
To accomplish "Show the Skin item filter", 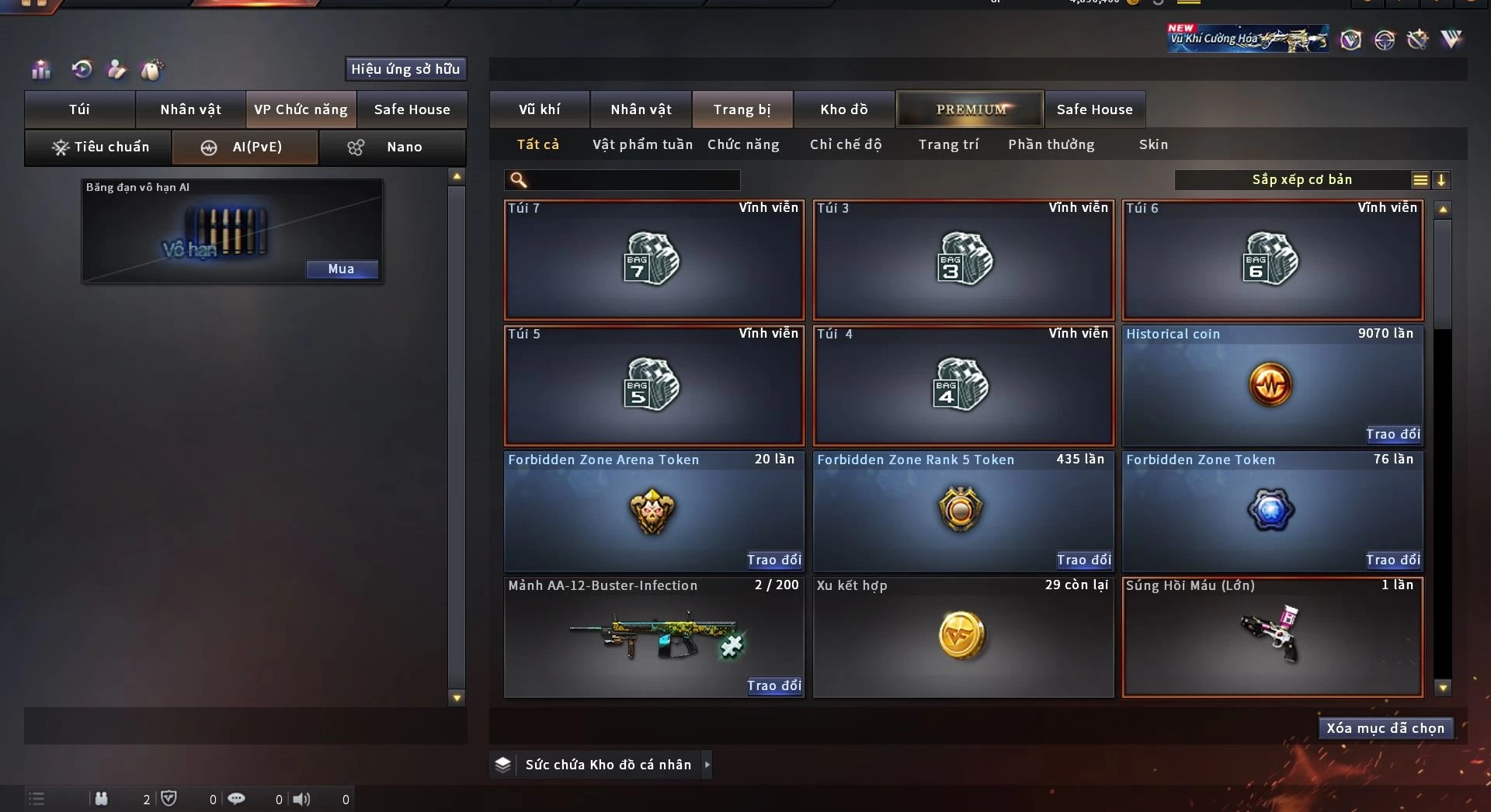I will click(x=1153, y=144).
